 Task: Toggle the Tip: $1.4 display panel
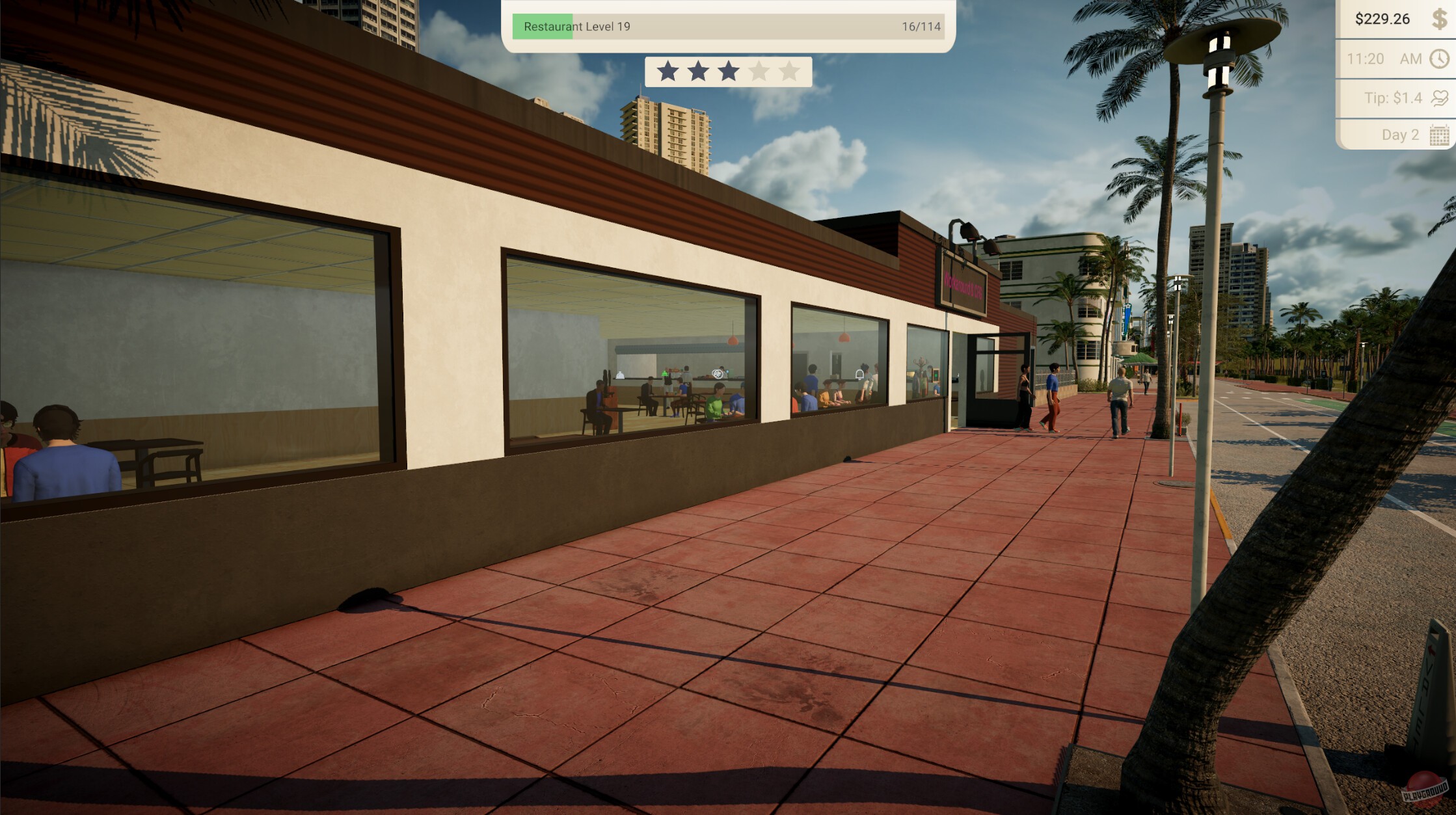[1392, 96]
